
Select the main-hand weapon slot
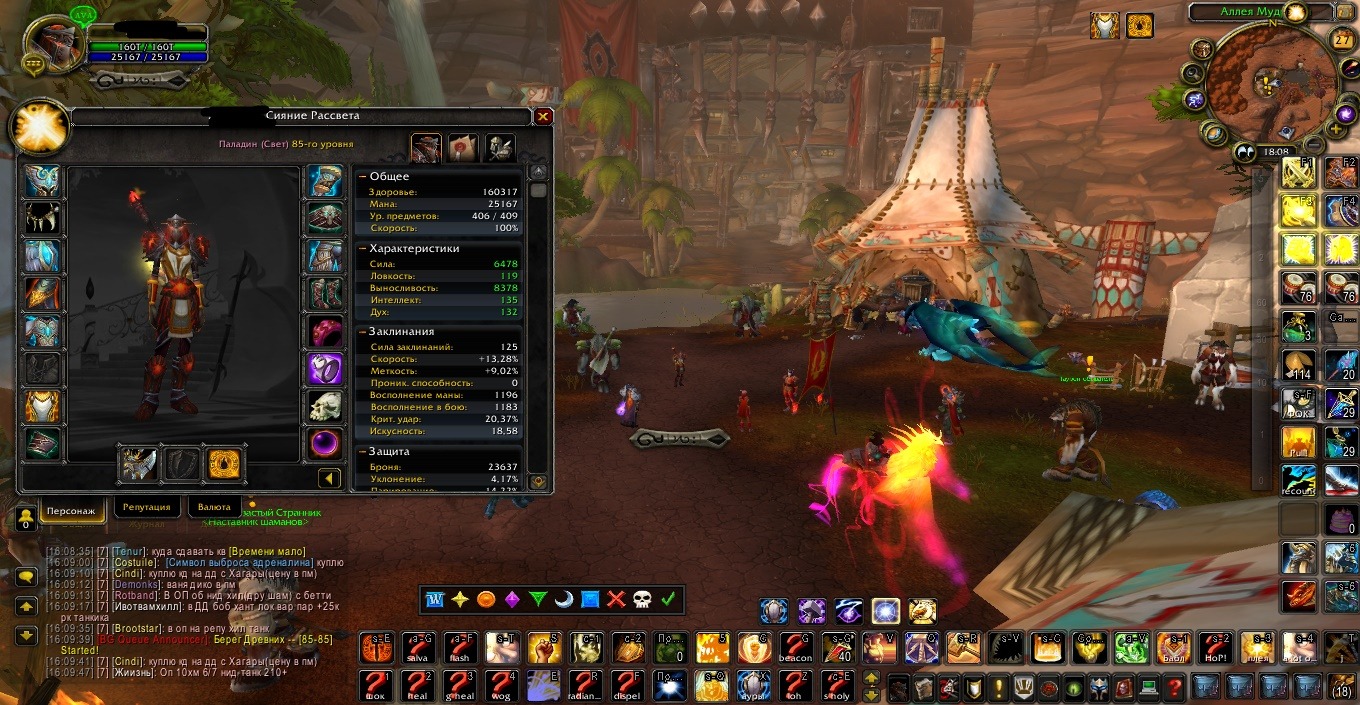138,464
